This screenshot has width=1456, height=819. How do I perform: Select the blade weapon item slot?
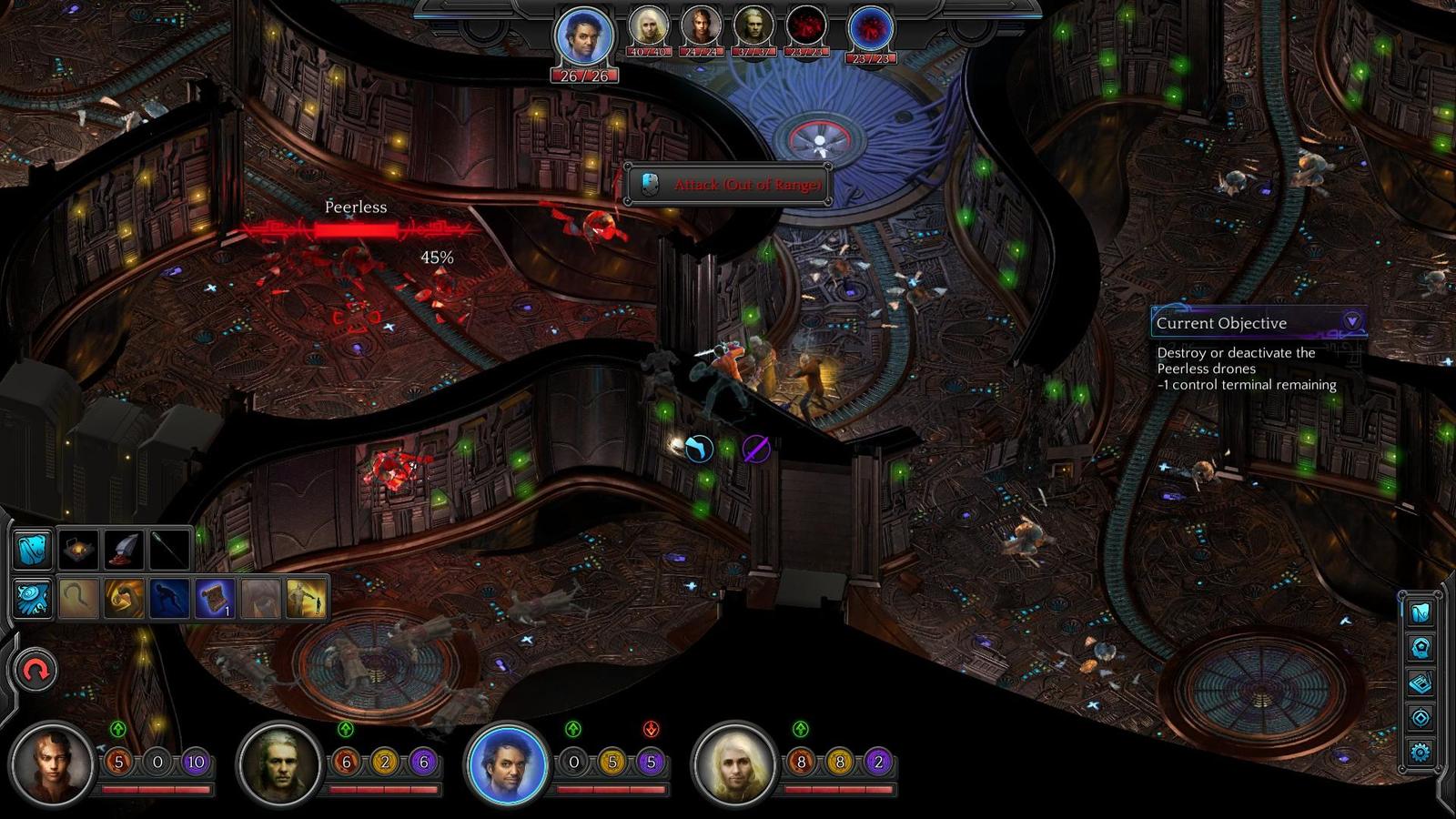coord(125,550)
